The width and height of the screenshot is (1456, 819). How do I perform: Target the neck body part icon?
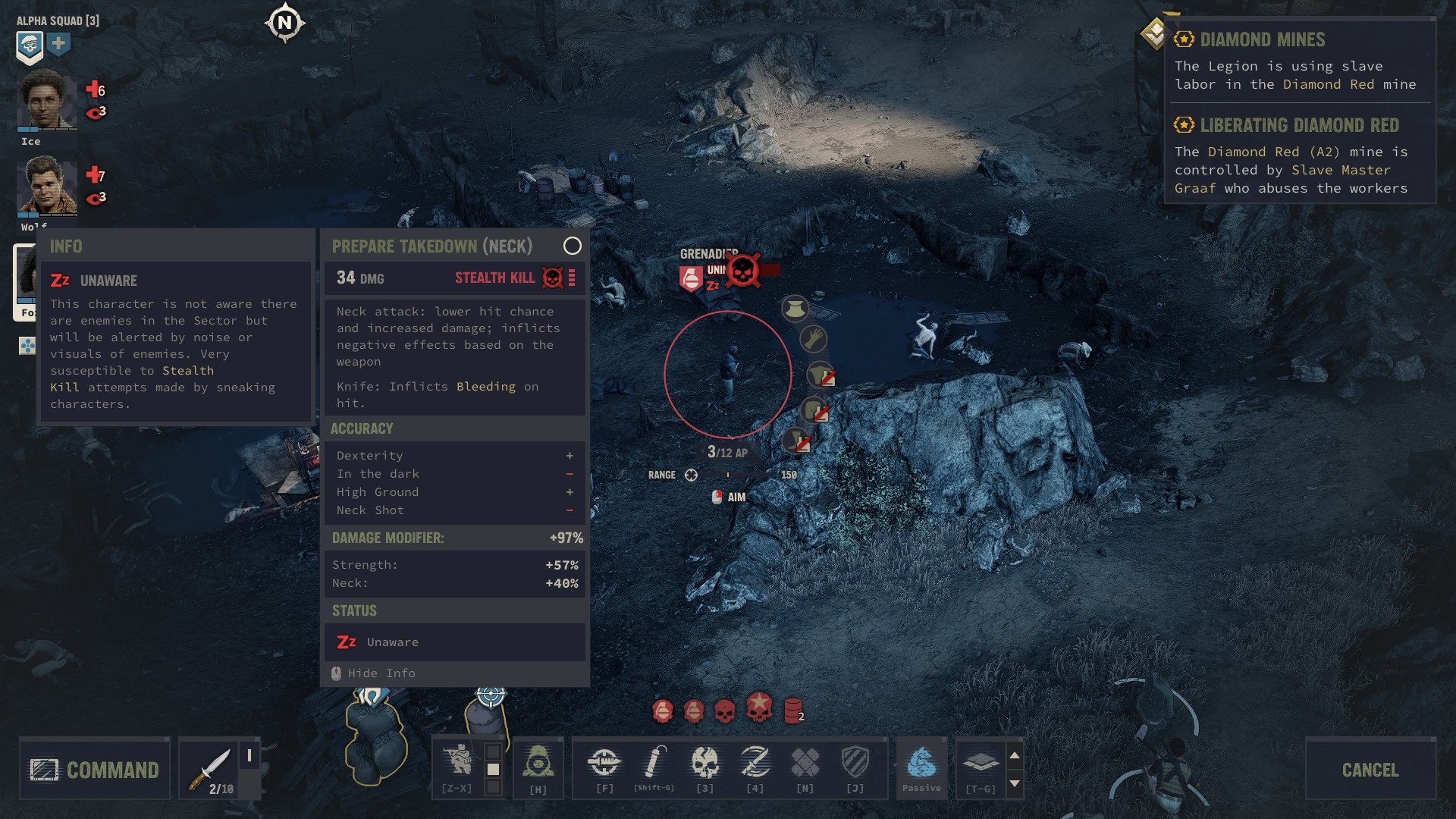pyautogui.click(x=795, y=309)
